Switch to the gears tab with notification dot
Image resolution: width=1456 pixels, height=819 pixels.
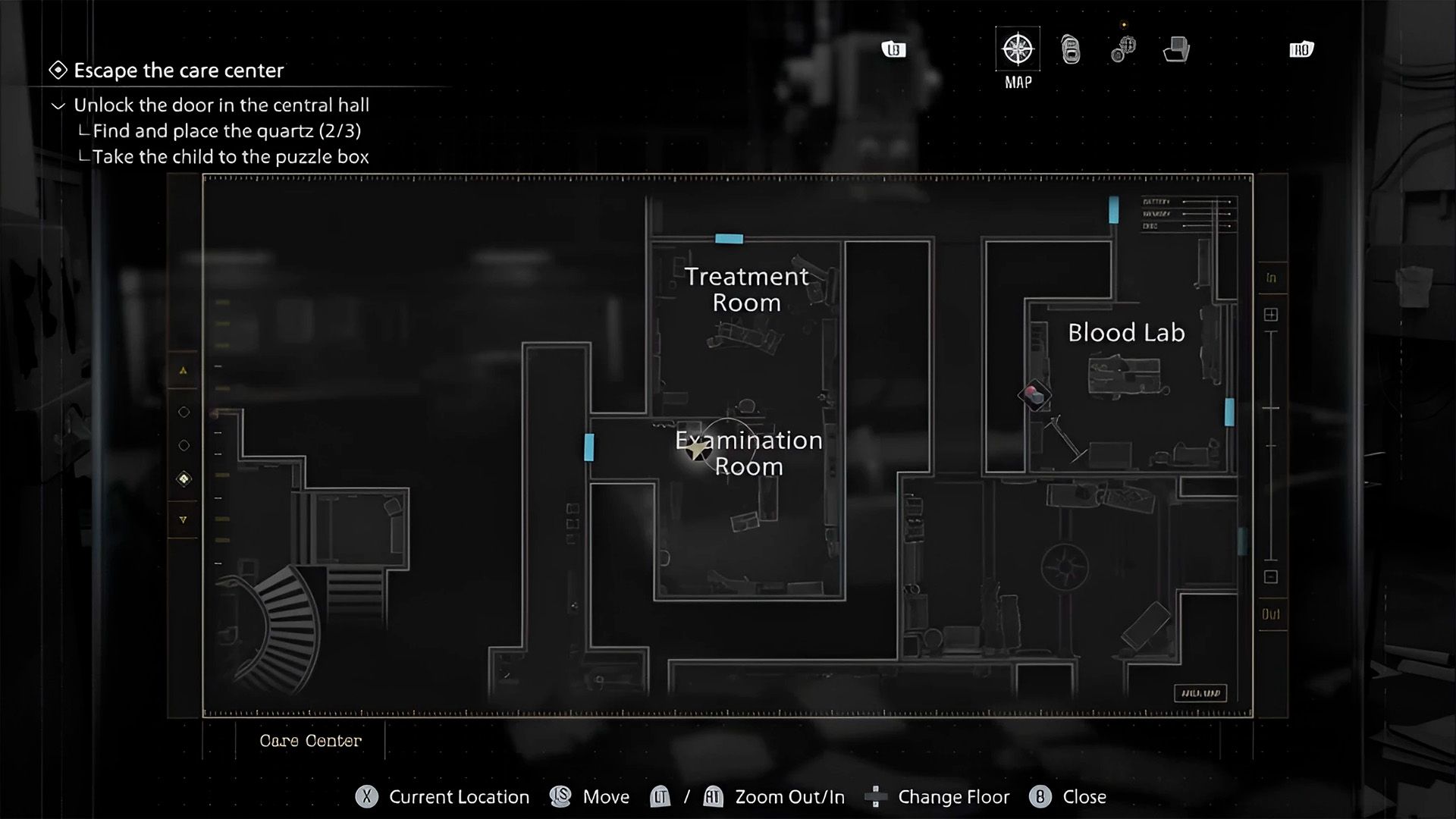click(x=1123, y=49)
